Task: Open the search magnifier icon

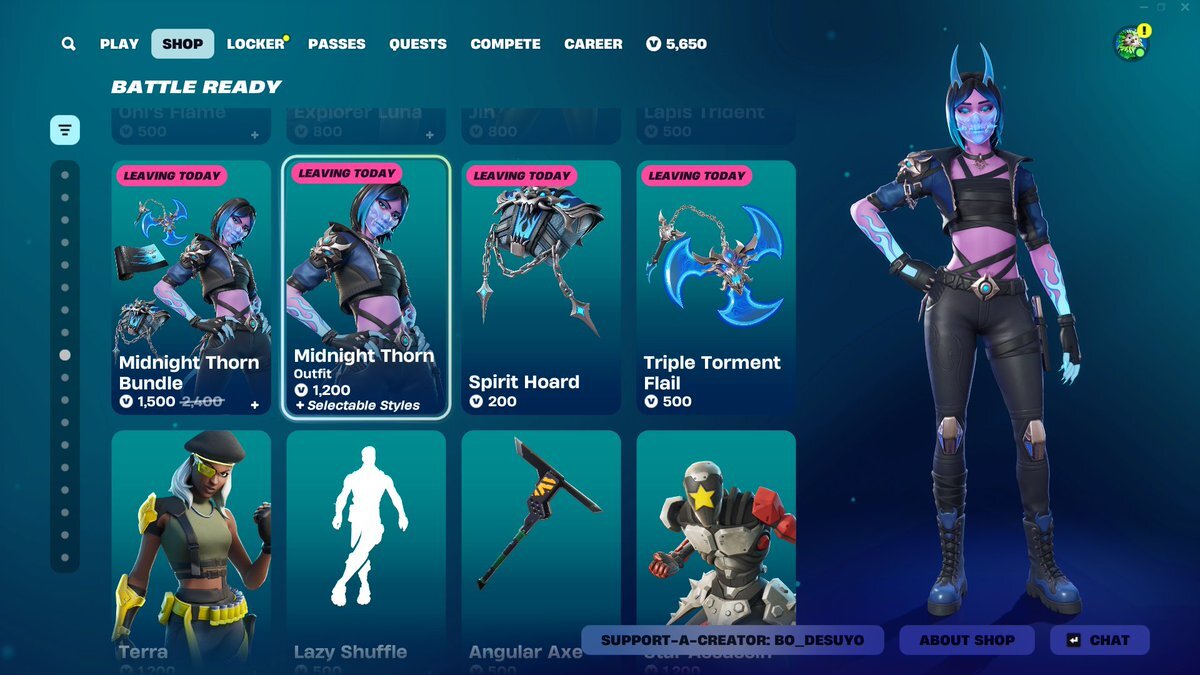Action: (x=68, y=44)
